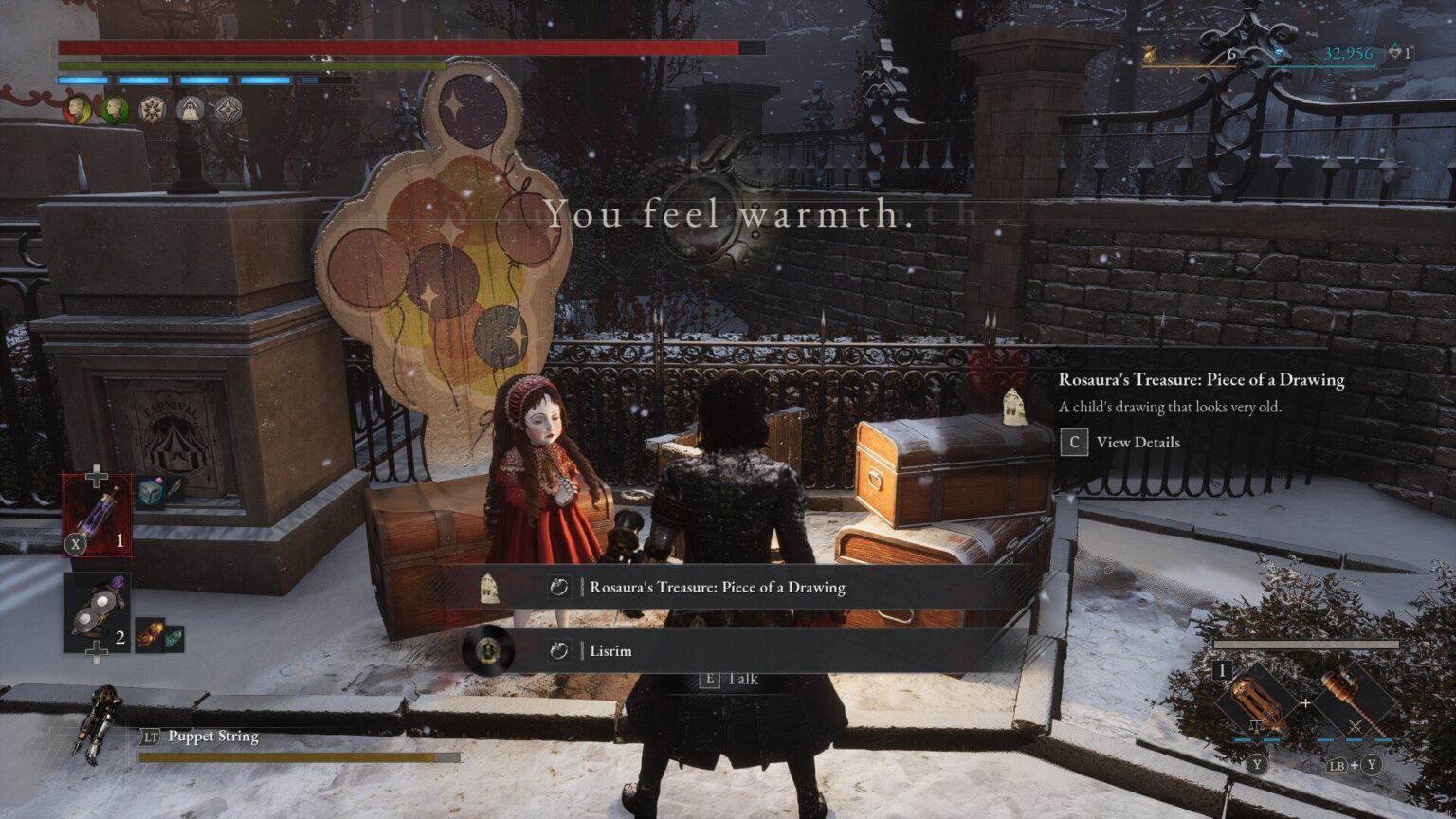Image resolution: width=1456 pixels, height=819 pixels.
Task: Toggle the green companion portrait icon
Action: pos(115,109)
